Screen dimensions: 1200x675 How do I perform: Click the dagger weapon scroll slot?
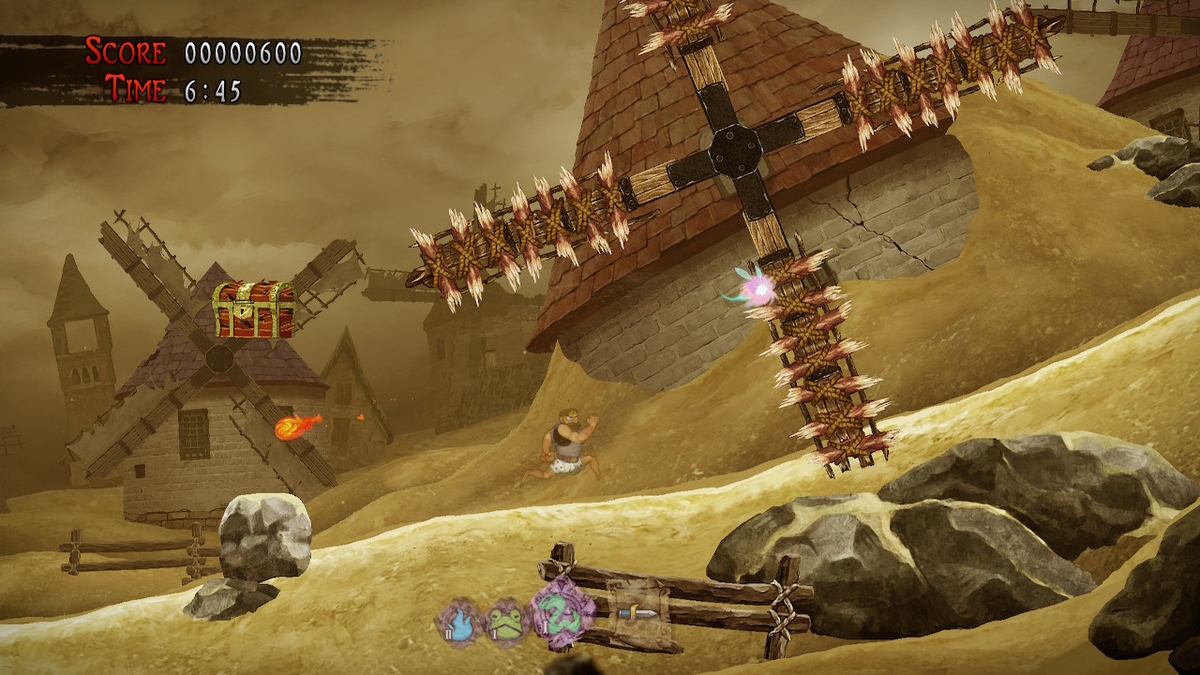click(637, 611)
